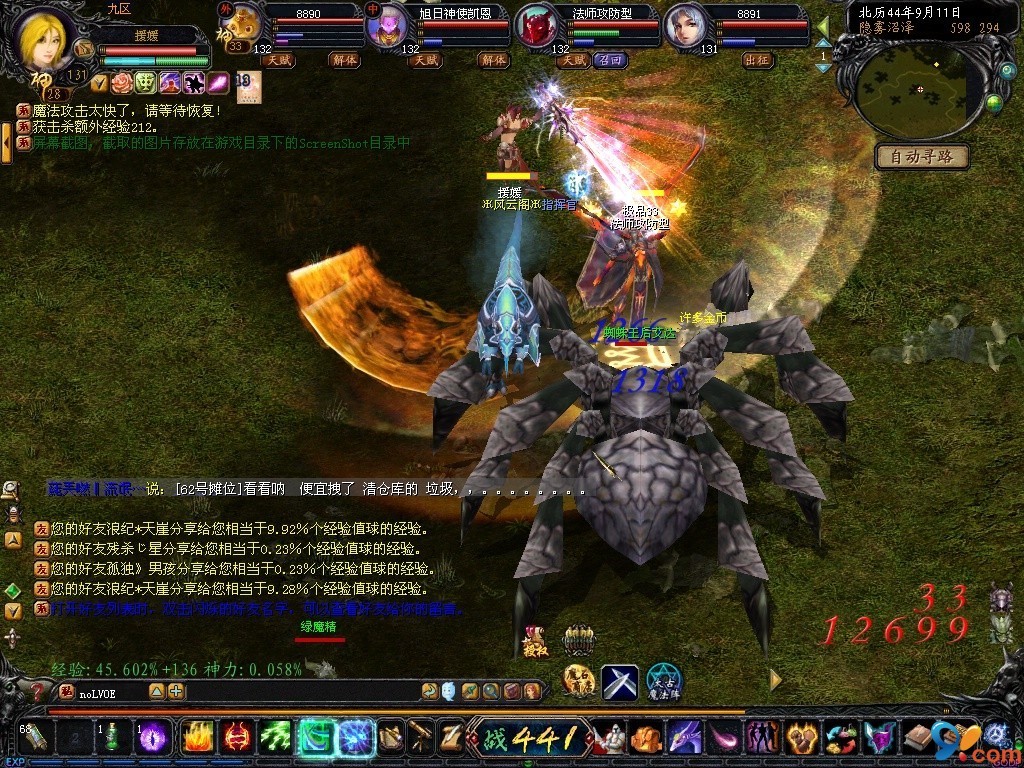Click the crossed swords attack icon
This screenshot has height=768, width=1024.
point(619,682)
